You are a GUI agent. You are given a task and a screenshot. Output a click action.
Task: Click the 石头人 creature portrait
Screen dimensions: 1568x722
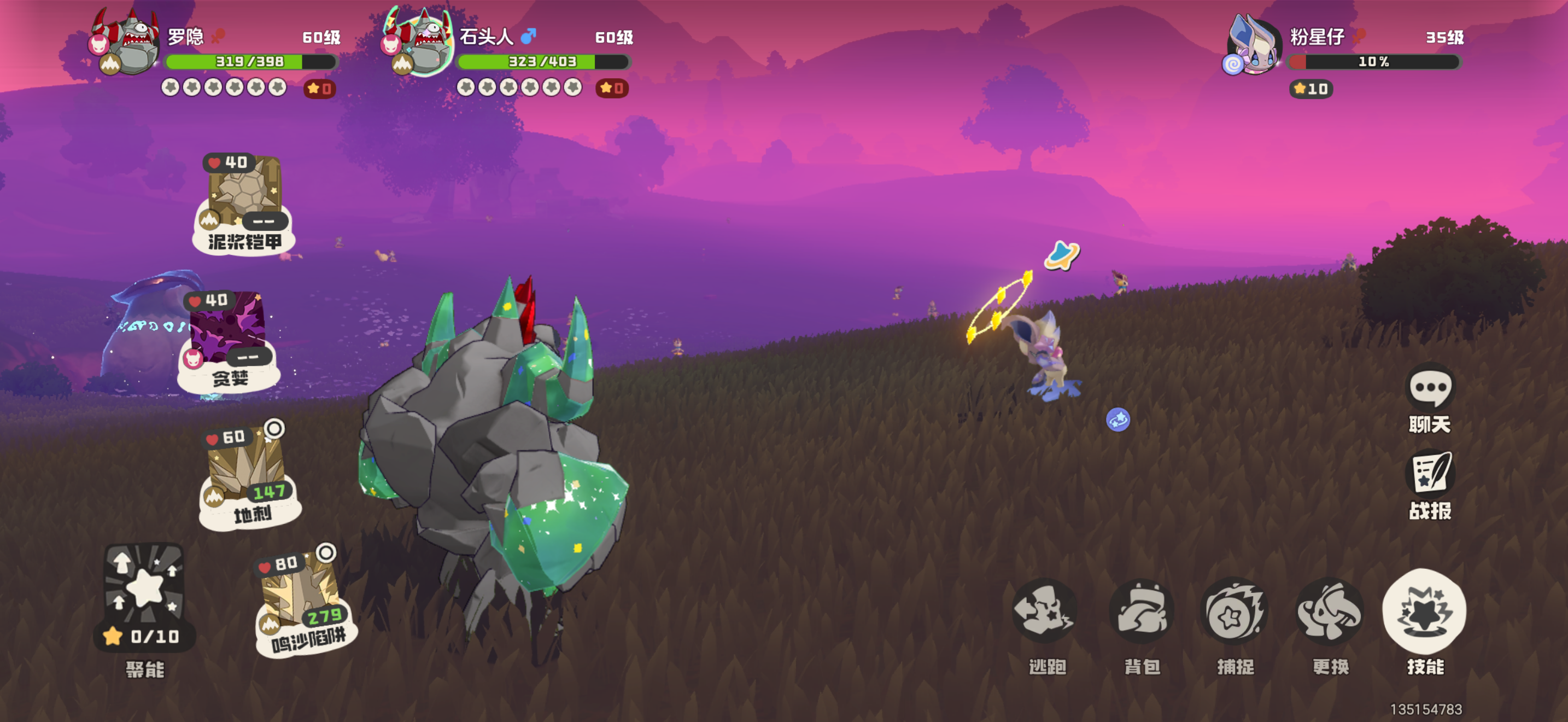[420, 44]
